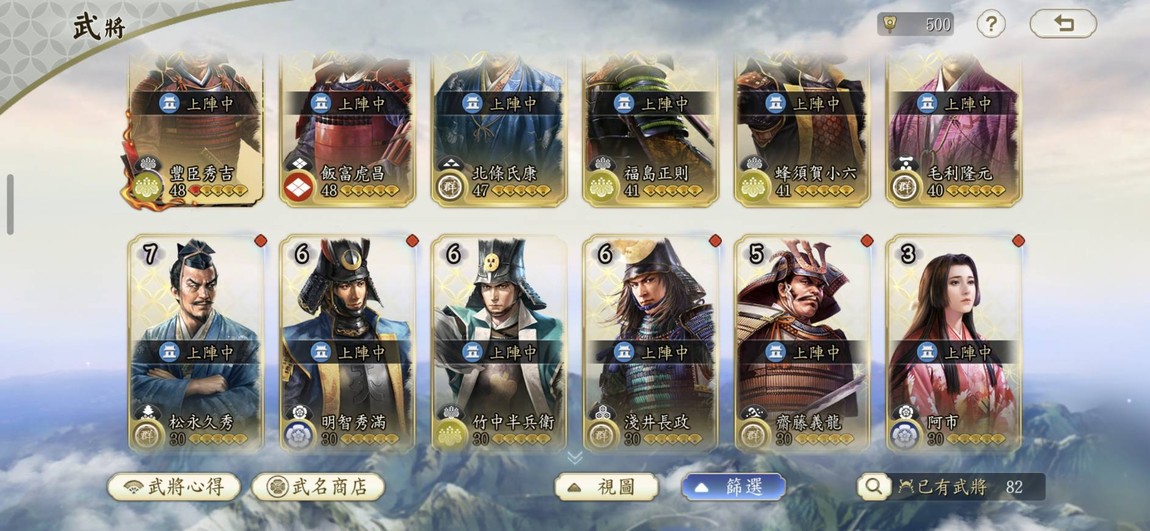Open the 篩選 filter options

coord(733,487)
